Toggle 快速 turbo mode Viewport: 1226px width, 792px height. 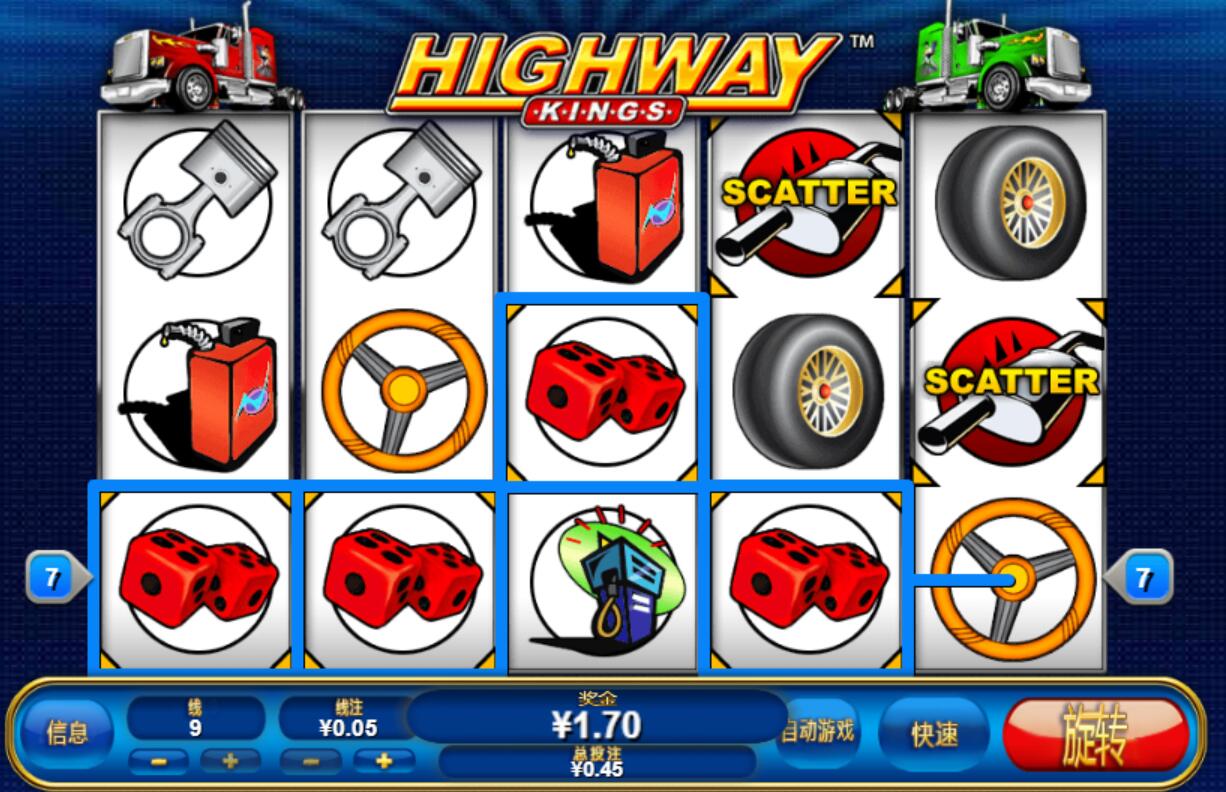click(935, 735)
